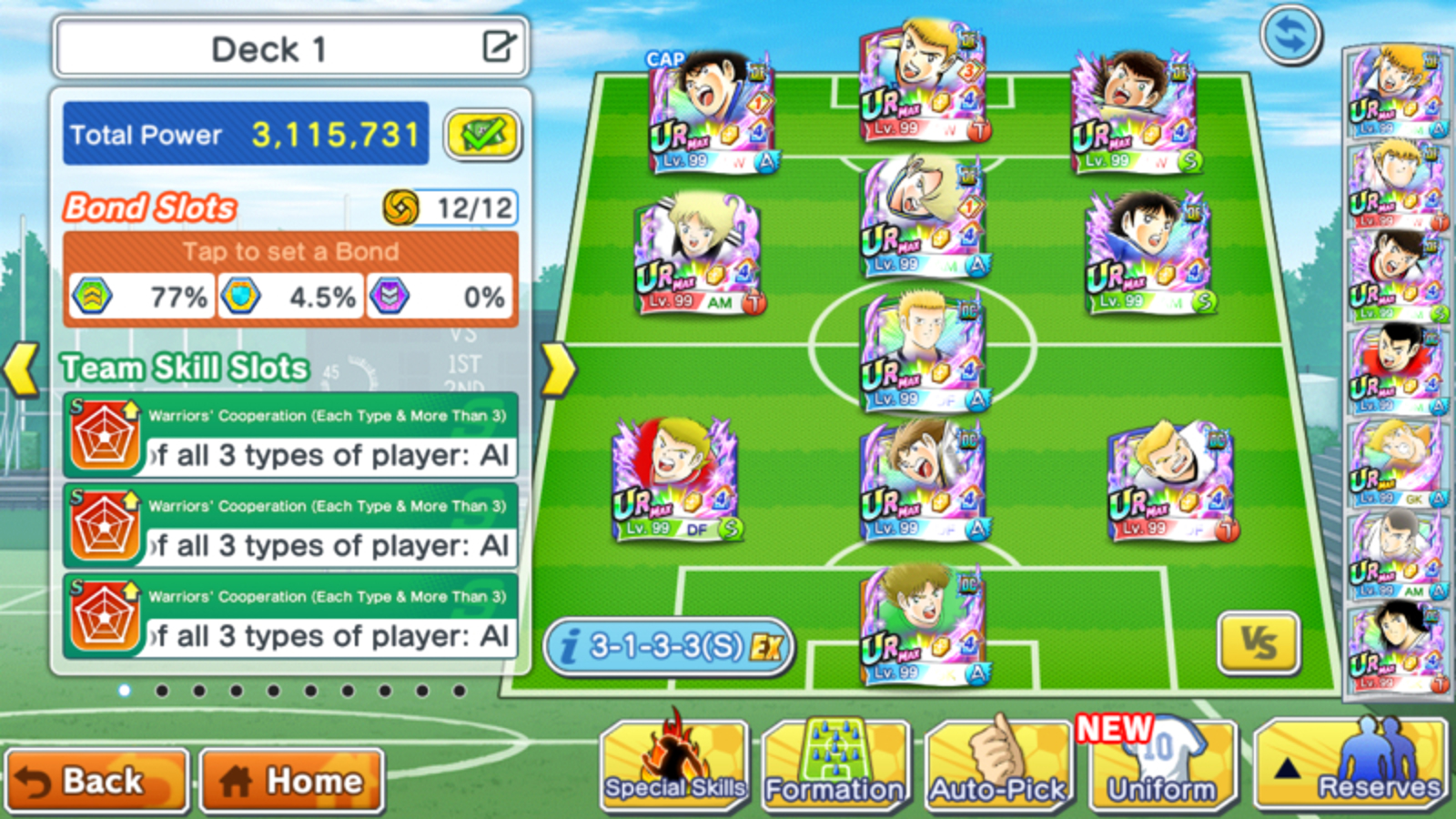Switch to the next deck with right arrow
1456x819 pixels.
click(558, 369)
